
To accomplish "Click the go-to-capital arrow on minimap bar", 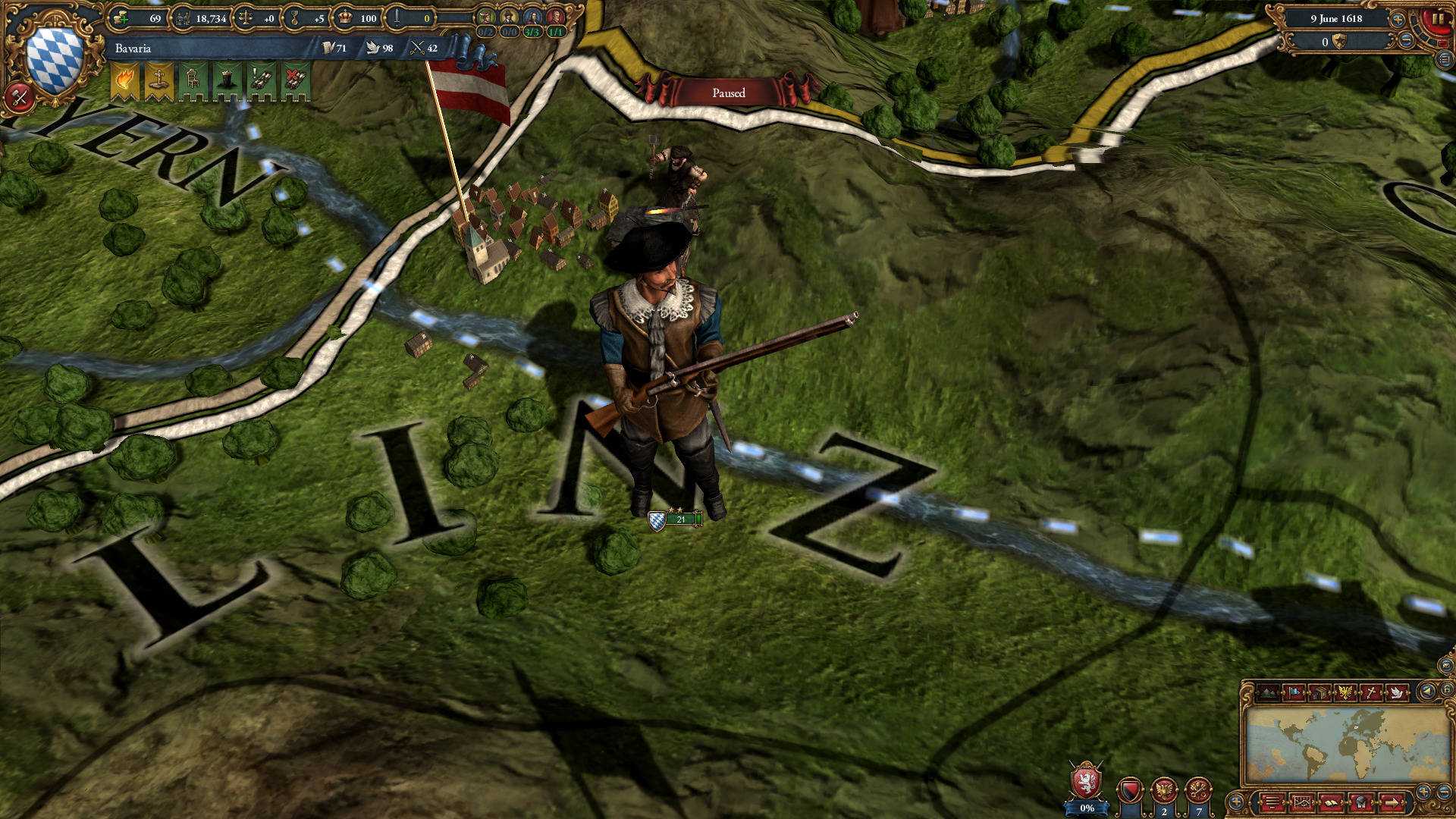I will pos(1393,804).
